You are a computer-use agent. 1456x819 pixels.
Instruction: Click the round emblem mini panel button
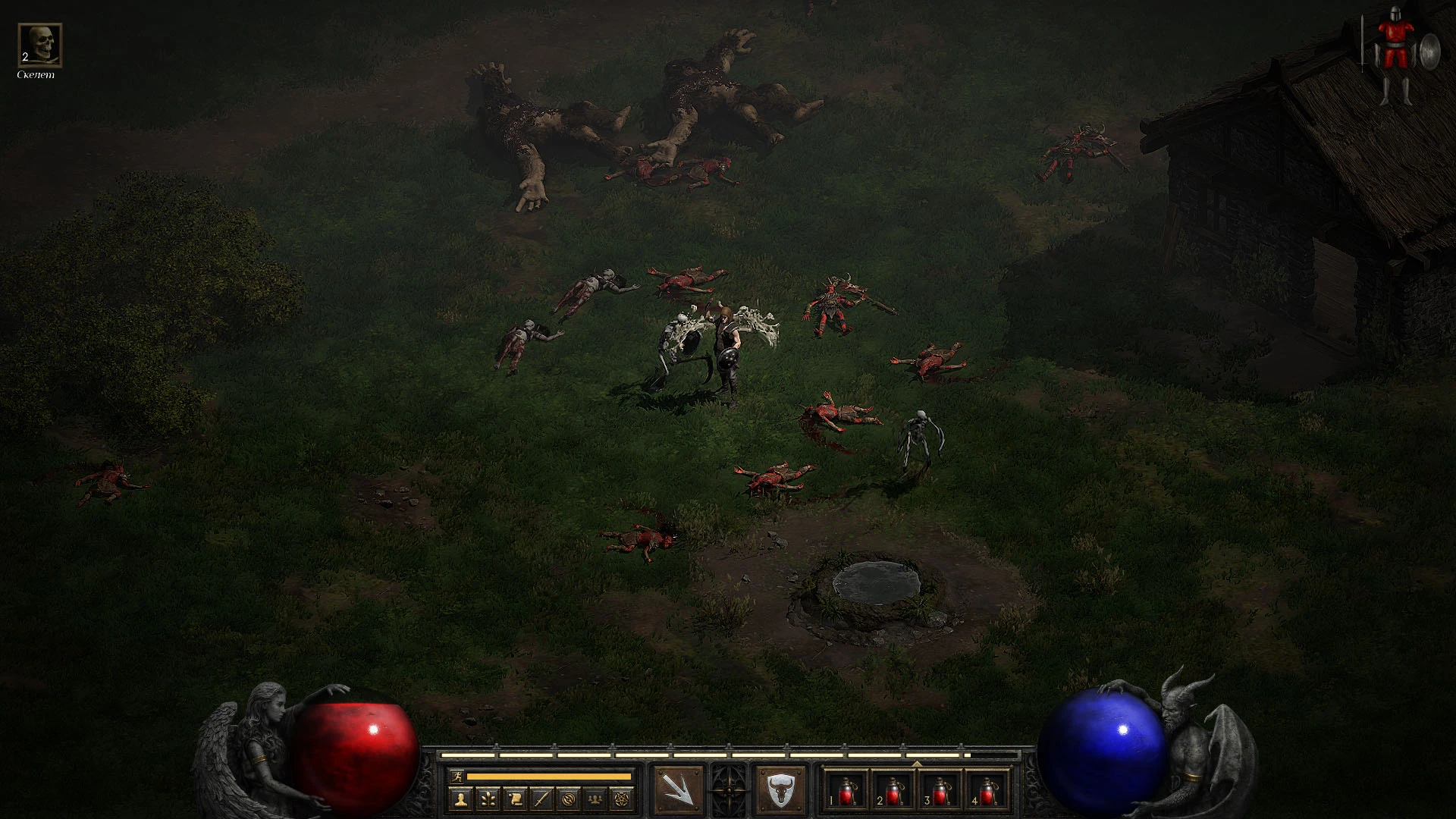[569, 799]
